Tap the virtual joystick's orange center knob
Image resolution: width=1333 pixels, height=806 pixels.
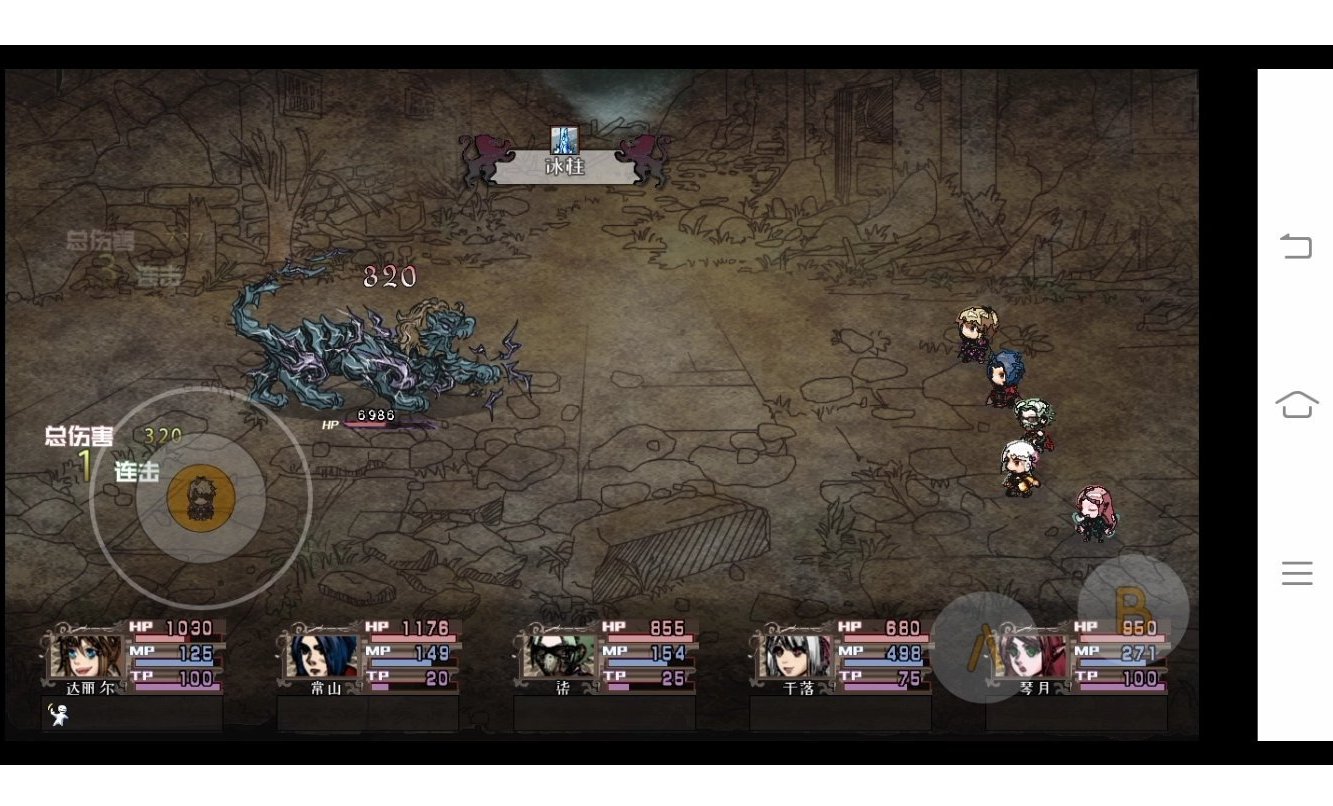point(201,497)
